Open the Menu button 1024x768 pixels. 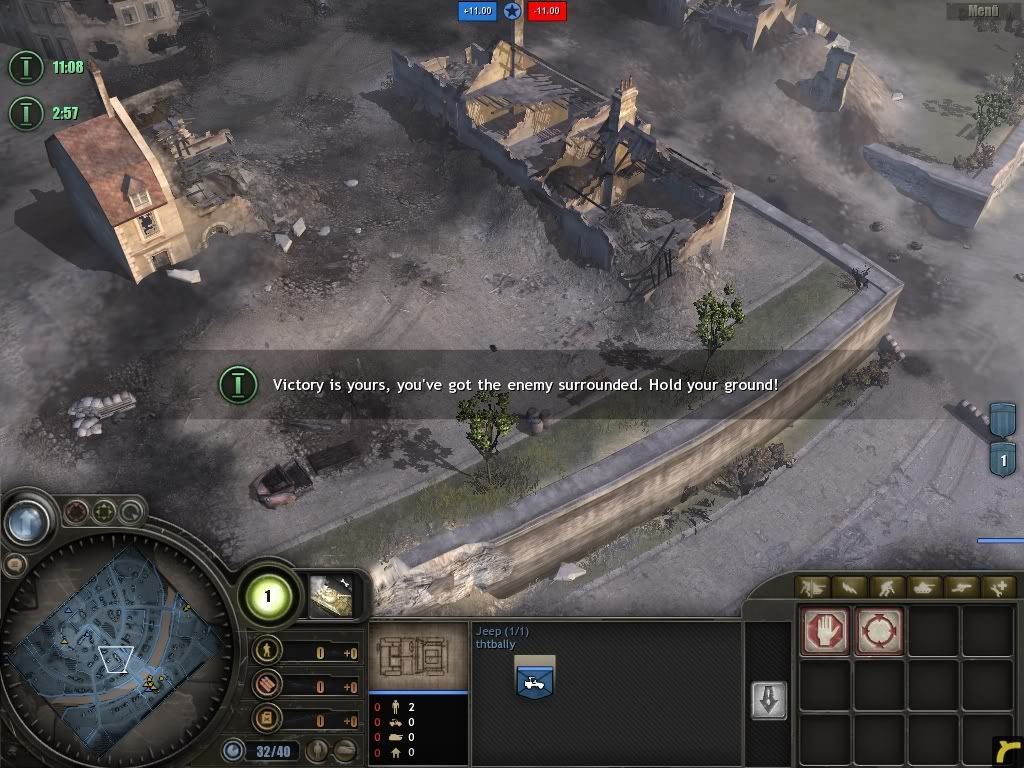coord(983,12)
